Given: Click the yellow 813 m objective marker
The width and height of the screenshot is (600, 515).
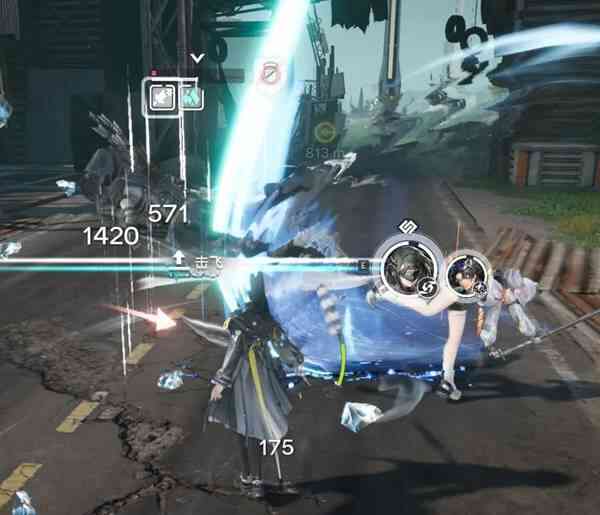Looking at the screenshot, I should coord(324,131).
